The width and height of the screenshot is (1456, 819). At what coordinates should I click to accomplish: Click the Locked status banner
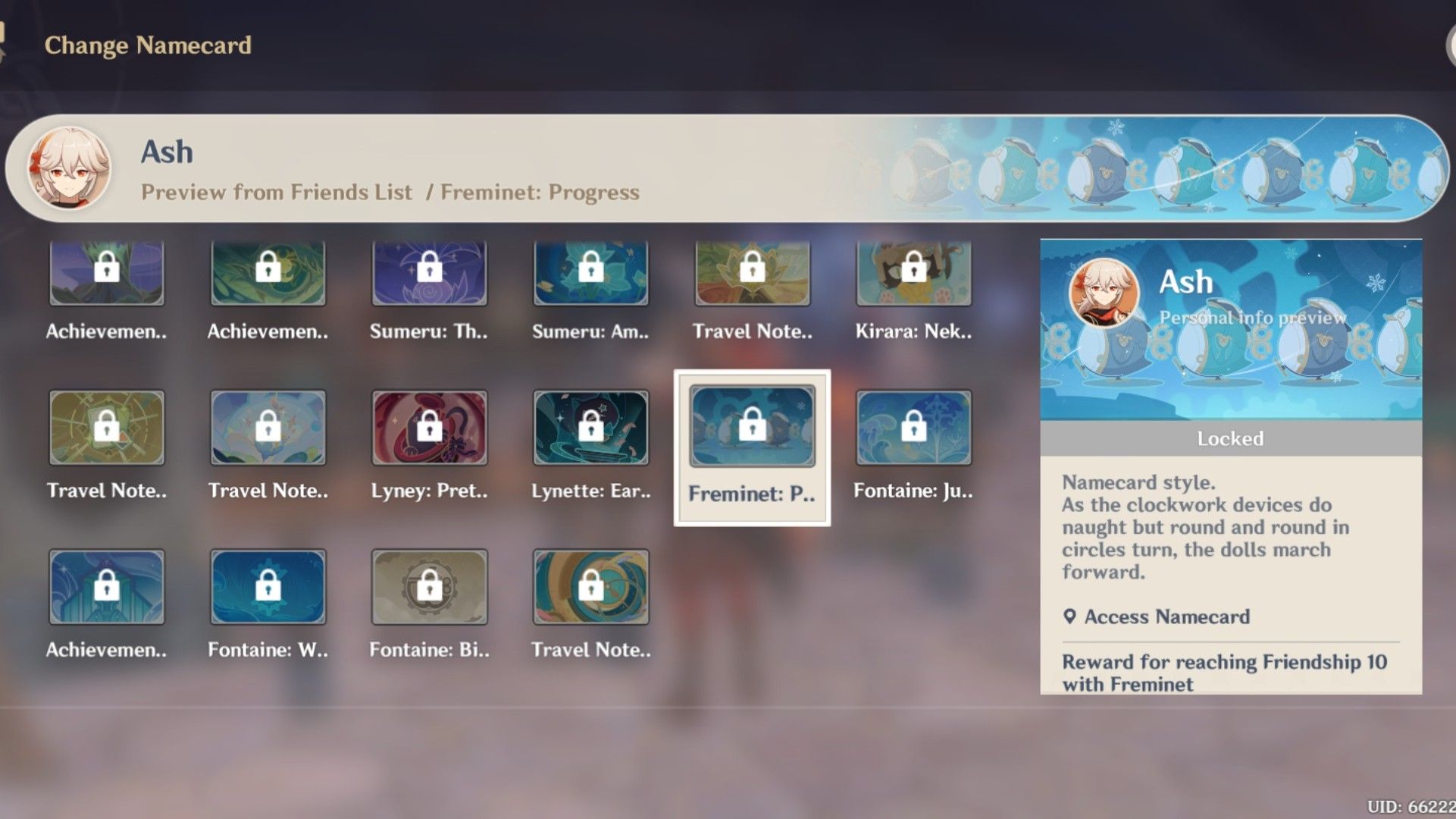click(x=1230, y=438)
